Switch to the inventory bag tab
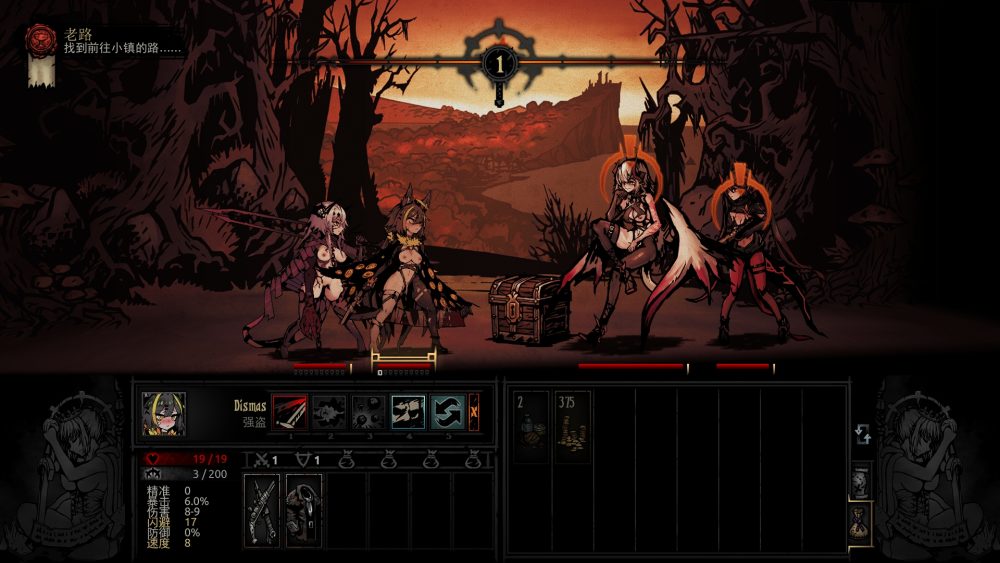Viewport: 1000px width, 563px height. [x=861, y=520]
